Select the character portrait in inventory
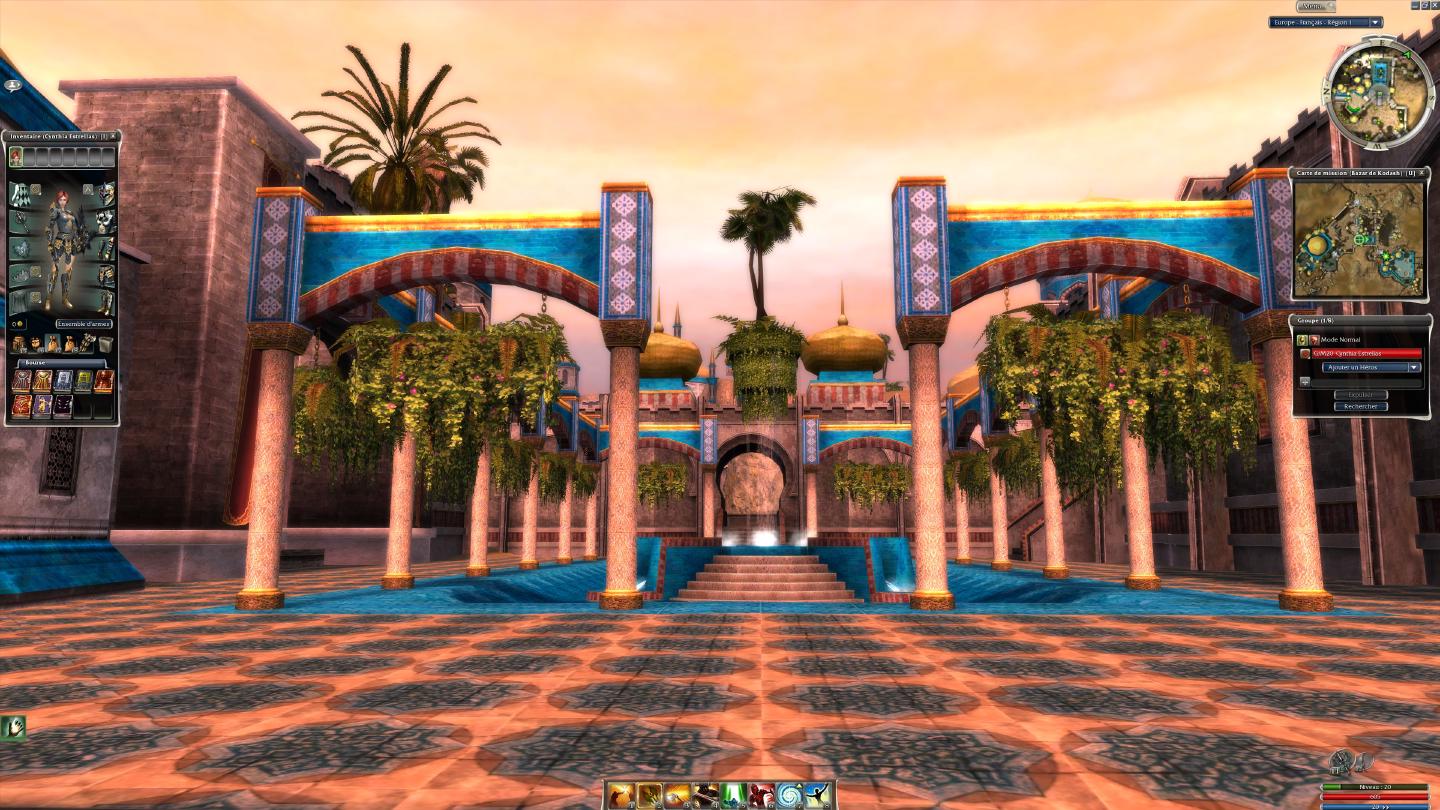Screen dimensions: 1440x810 16,156
